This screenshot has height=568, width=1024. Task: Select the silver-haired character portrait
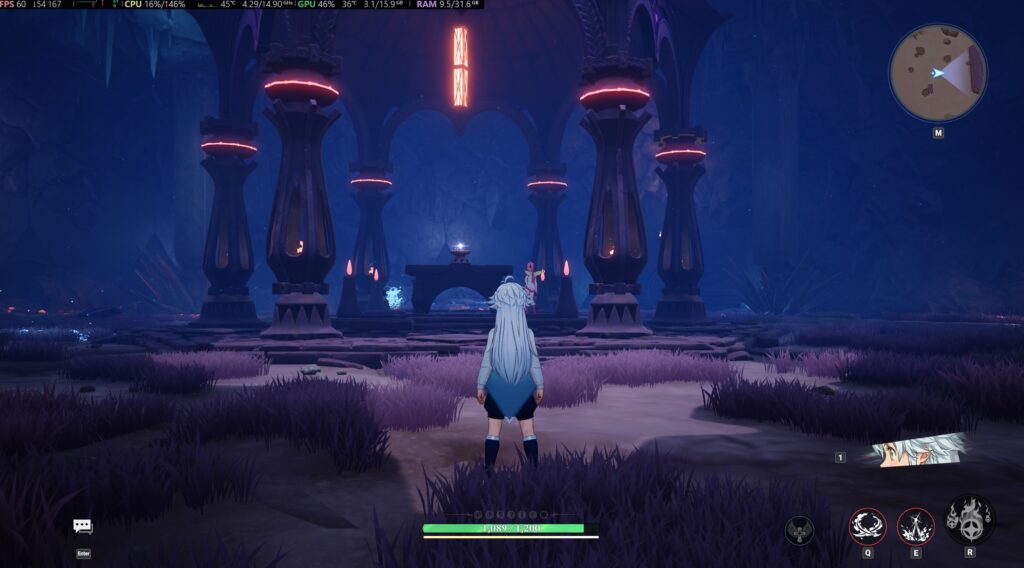tap(918, 450)
